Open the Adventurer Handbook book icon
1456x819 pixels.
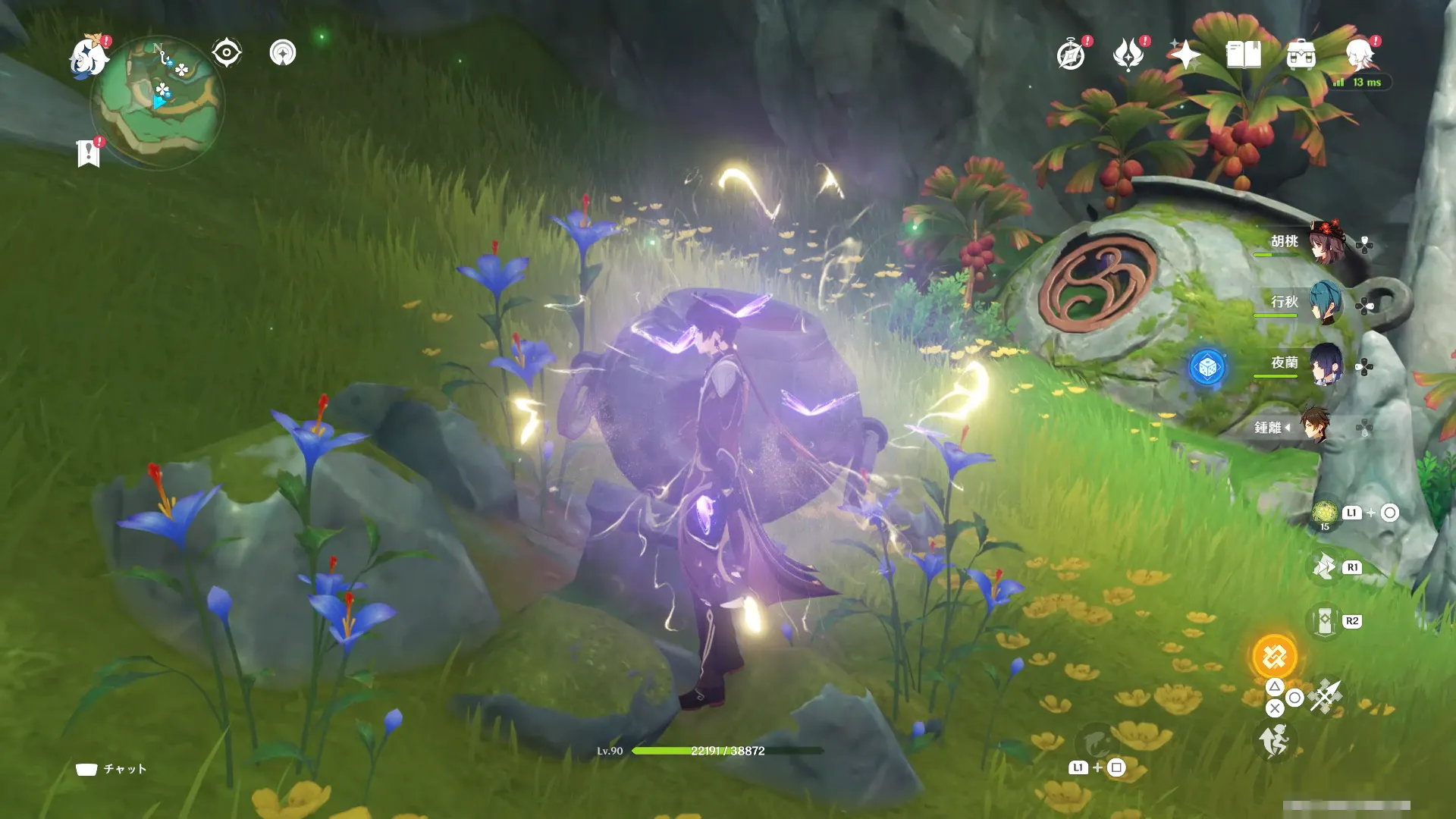click(1243, 55)
